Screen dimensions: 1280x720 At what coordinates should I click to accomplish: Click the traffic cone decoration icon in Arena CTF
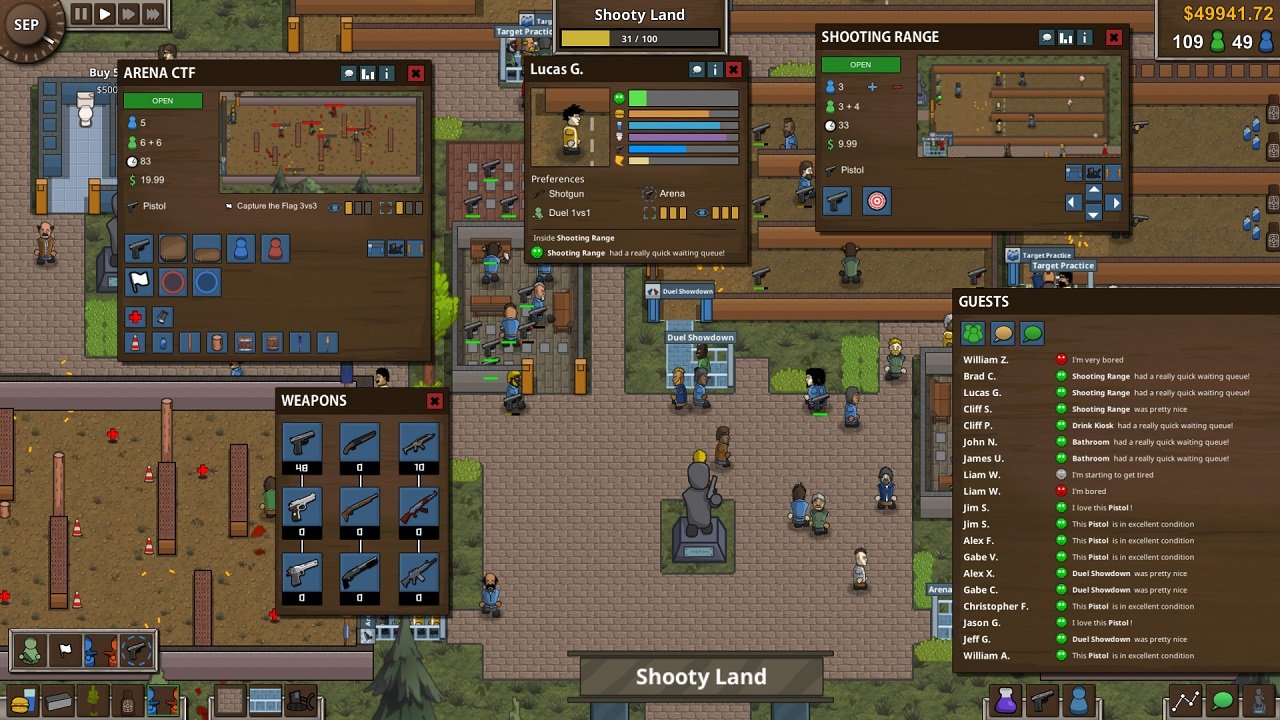point(134,341)
